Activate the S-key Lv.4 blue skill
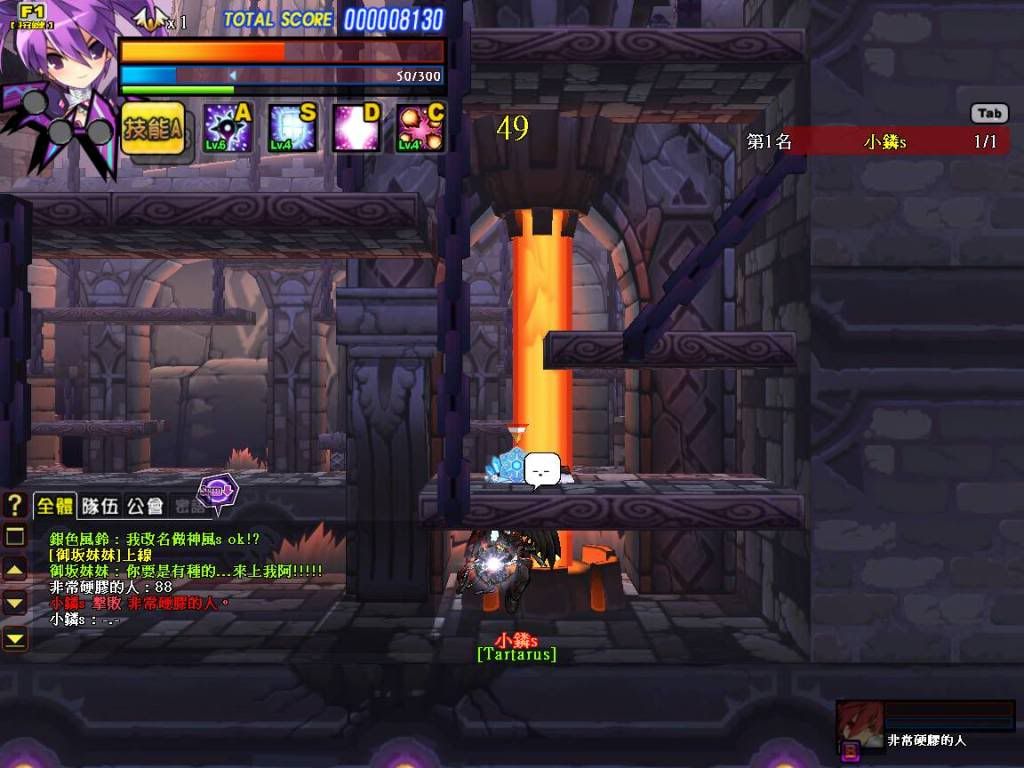This screenshot has height=768, width=1024. click(292, 128)
